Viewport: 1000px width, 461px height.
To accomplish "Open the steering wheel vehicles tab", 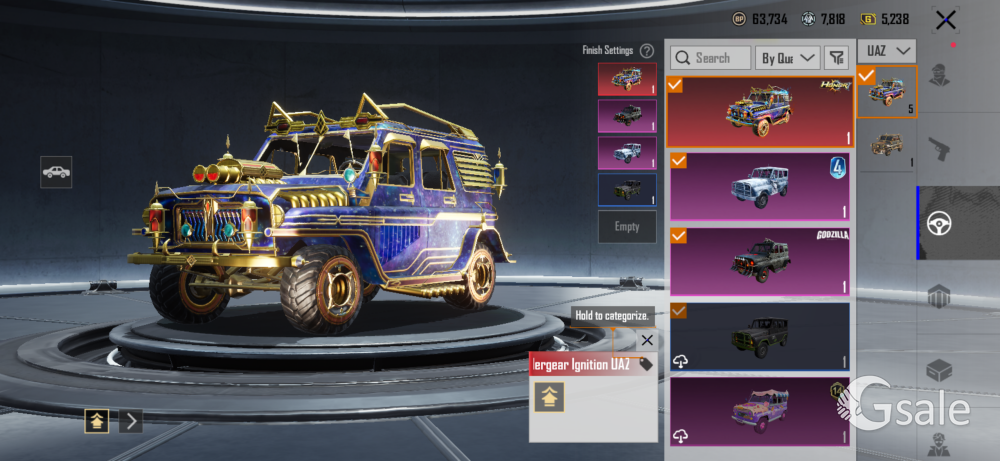I will pos(939,223).
